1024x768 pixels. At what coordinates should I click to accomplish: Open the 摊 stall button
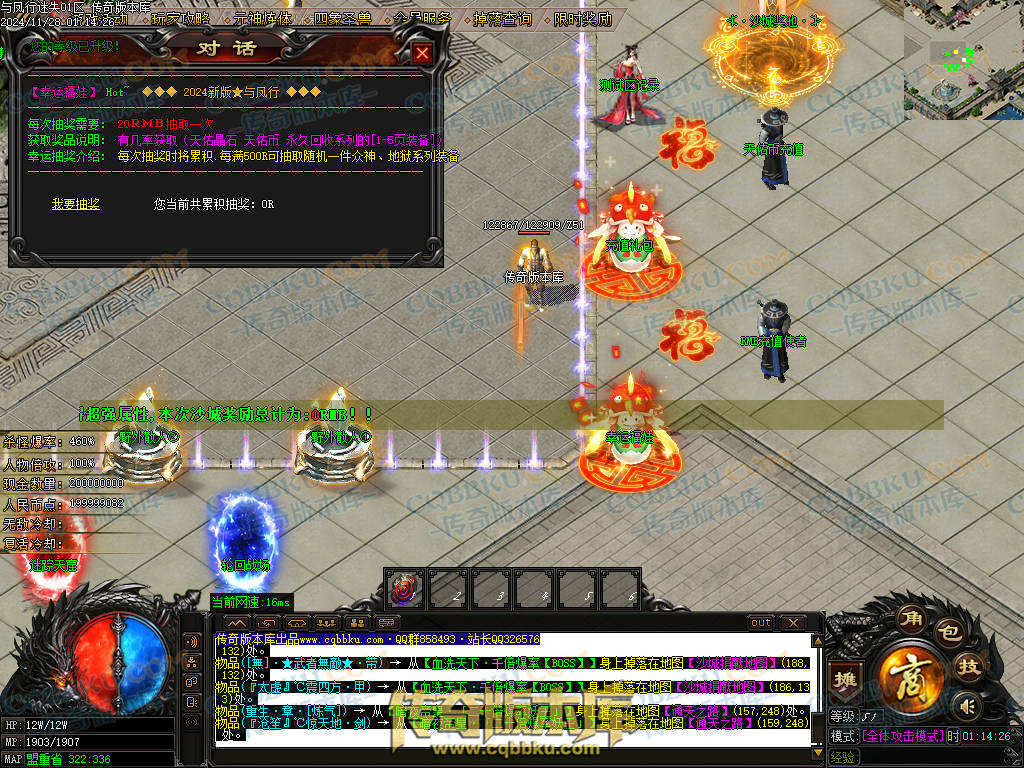click(x=846, y=678)
